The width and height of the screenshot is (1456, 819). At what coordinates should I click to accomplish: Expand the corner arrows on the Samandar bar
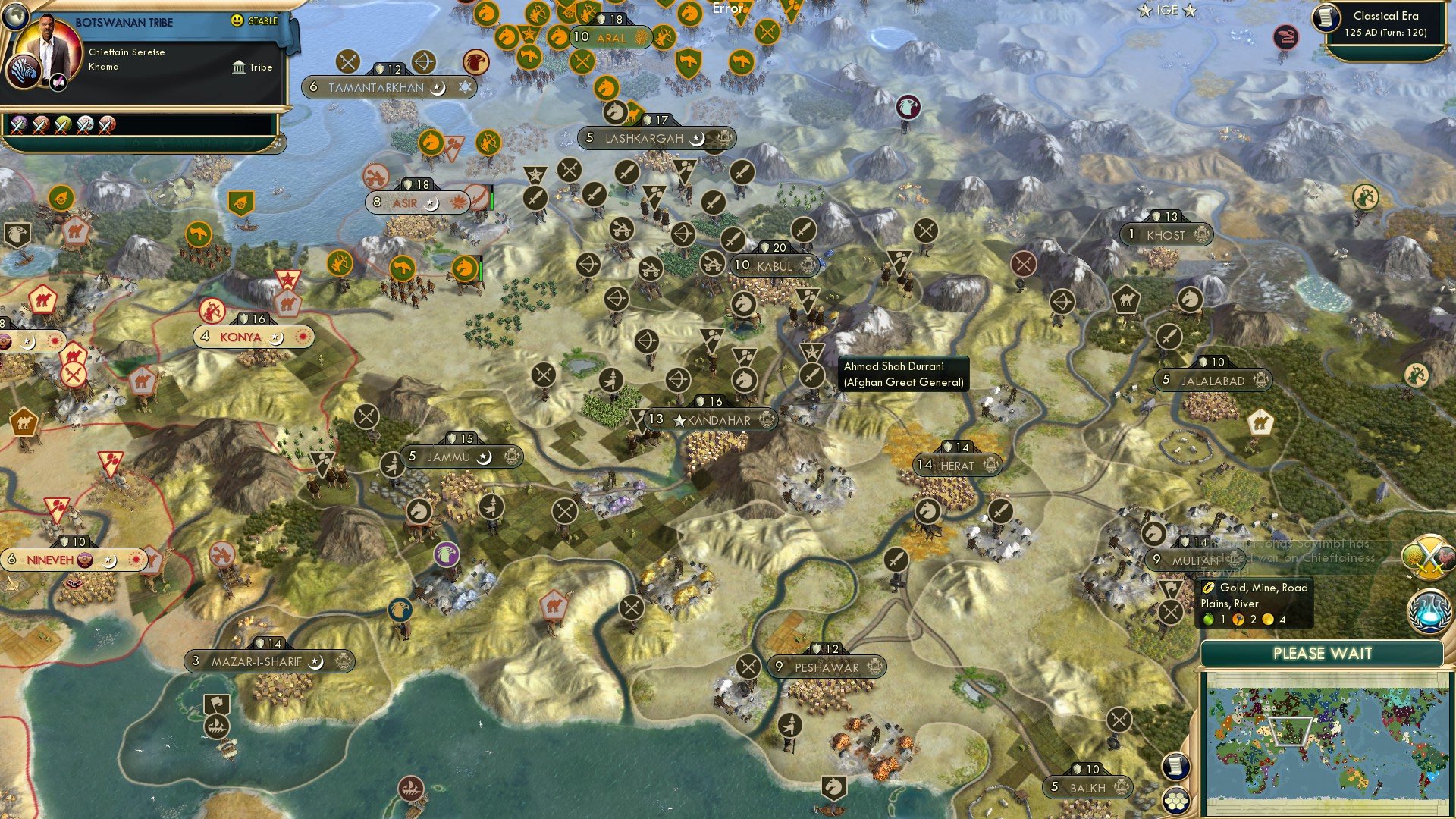278,143
